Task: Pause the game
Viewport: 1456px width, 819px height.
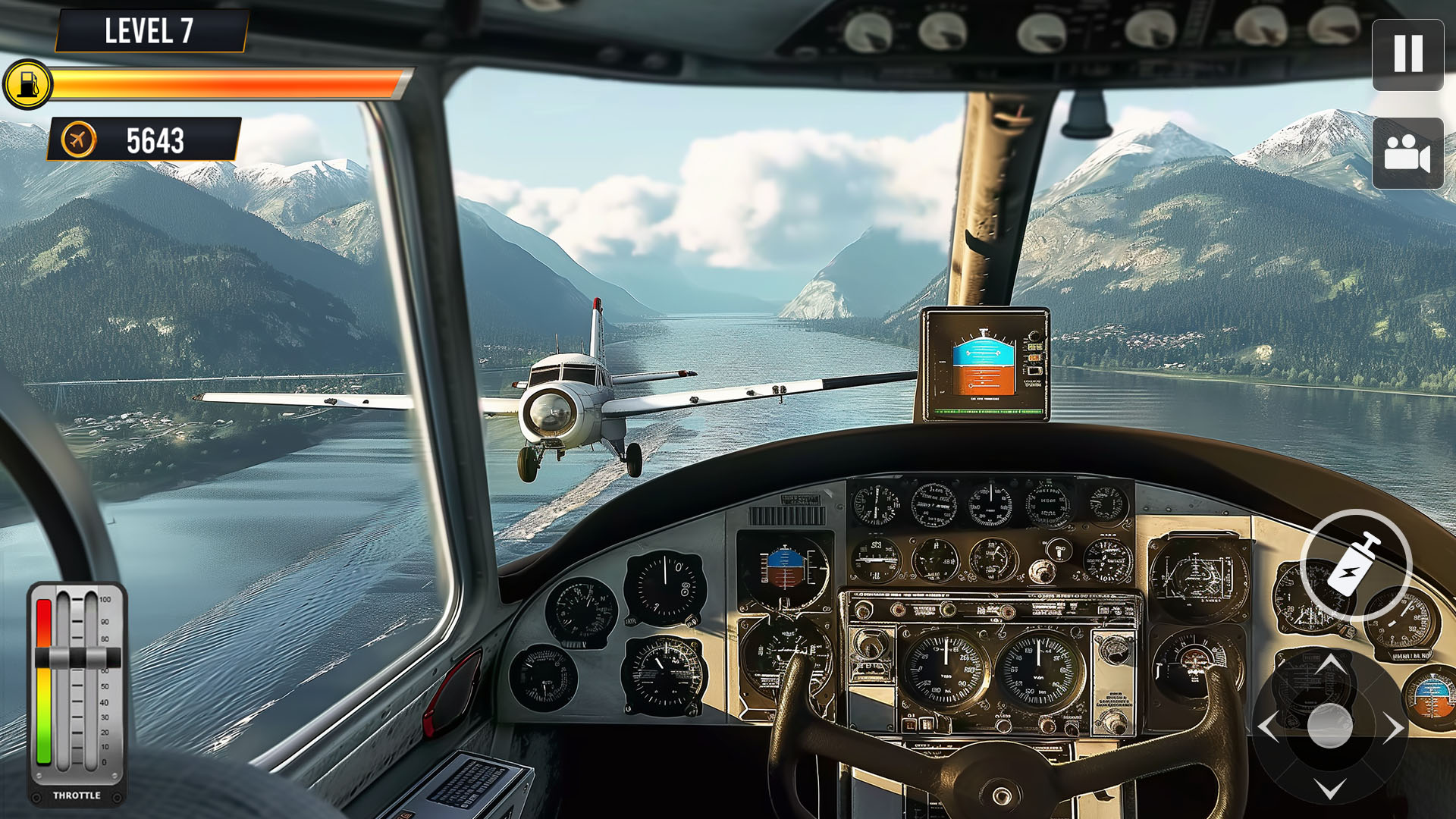Action: [1407, 55]
